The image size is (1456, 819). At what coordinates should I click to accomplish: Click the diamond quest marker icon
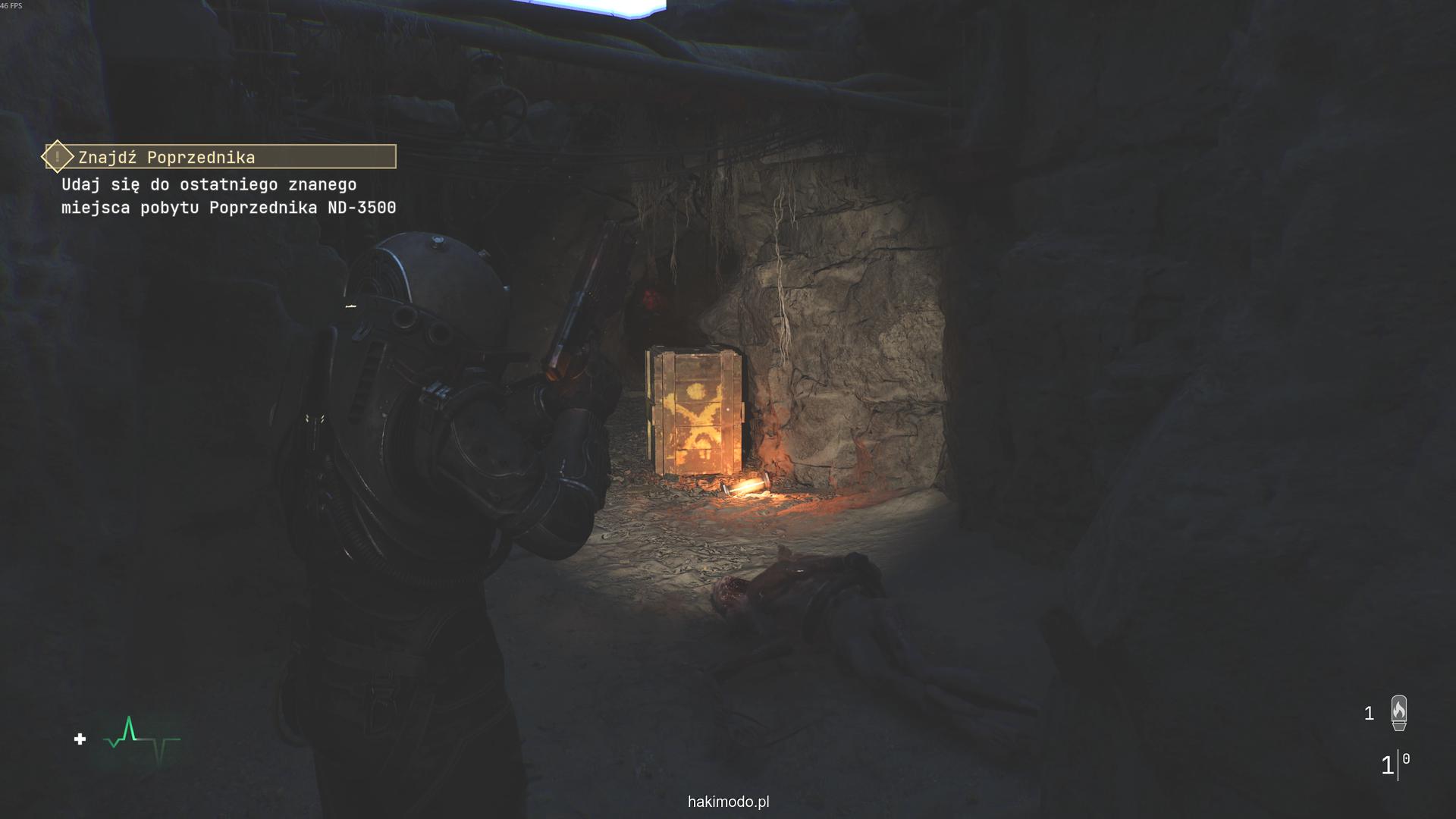click(58, 157)
